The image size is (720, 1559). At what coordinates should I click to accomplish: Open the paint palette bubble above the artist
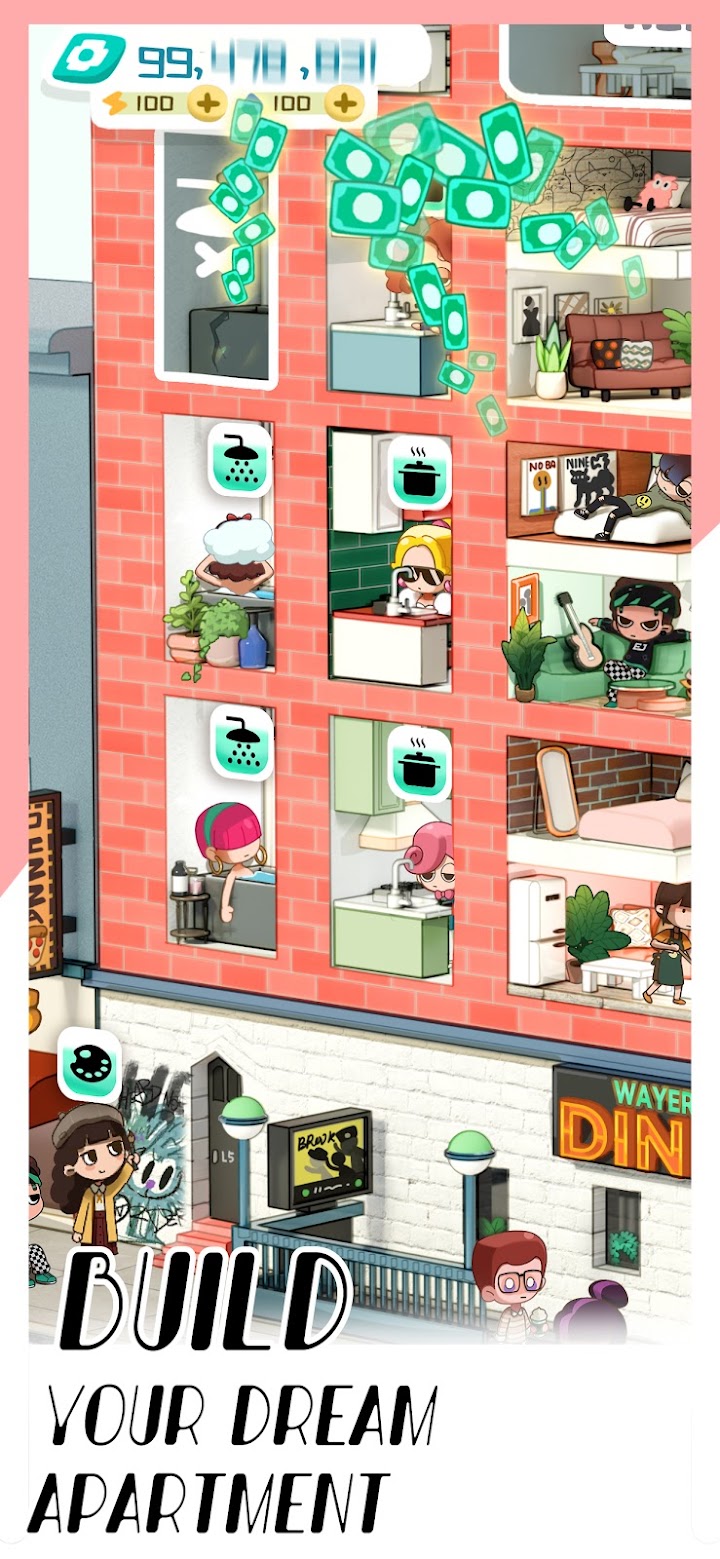click(x=89, y=1064)
